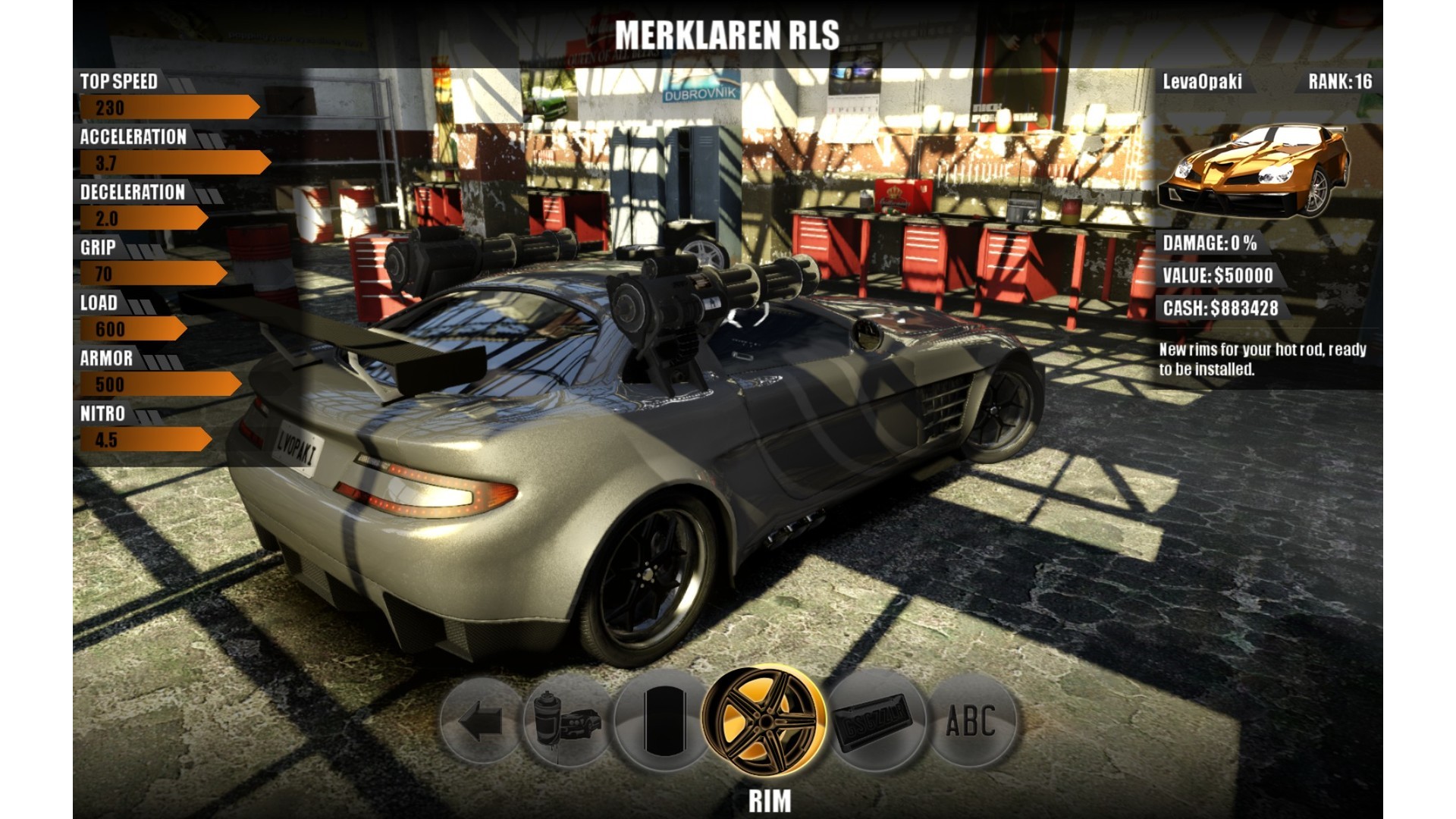1456x819 pixels.
Task: Choose the RIM customization icon
Action: (x=764, y=720)
